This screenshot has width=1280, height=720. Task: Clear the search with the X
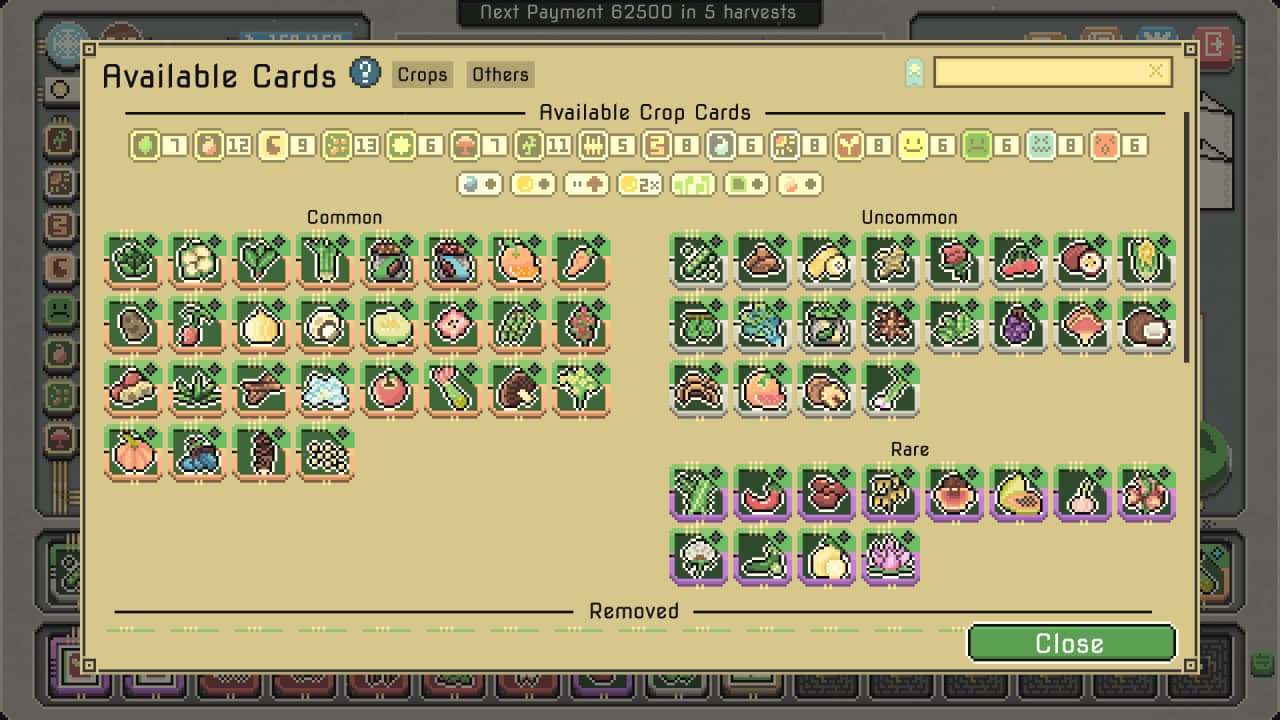[1156, 71]
